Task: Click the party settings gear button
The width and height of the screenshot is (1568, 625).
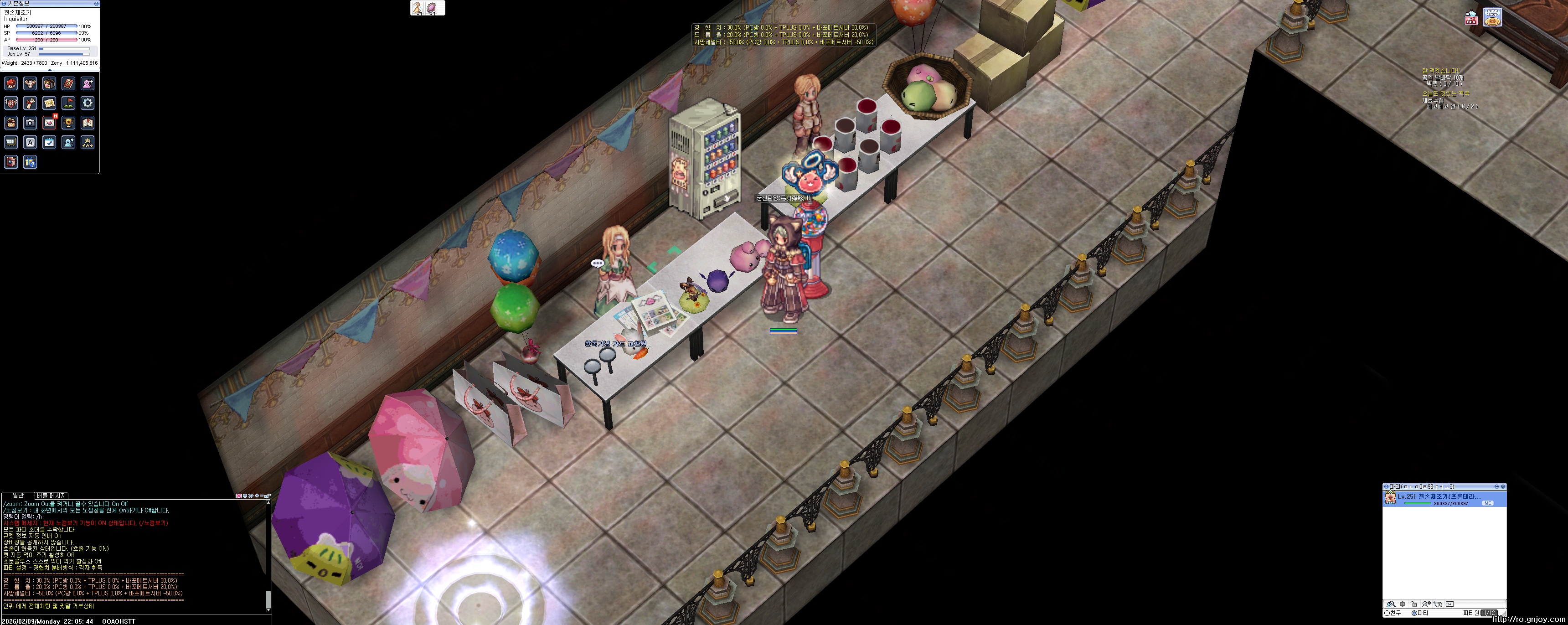Action: pyautogui.click(x=1403, y=604)
